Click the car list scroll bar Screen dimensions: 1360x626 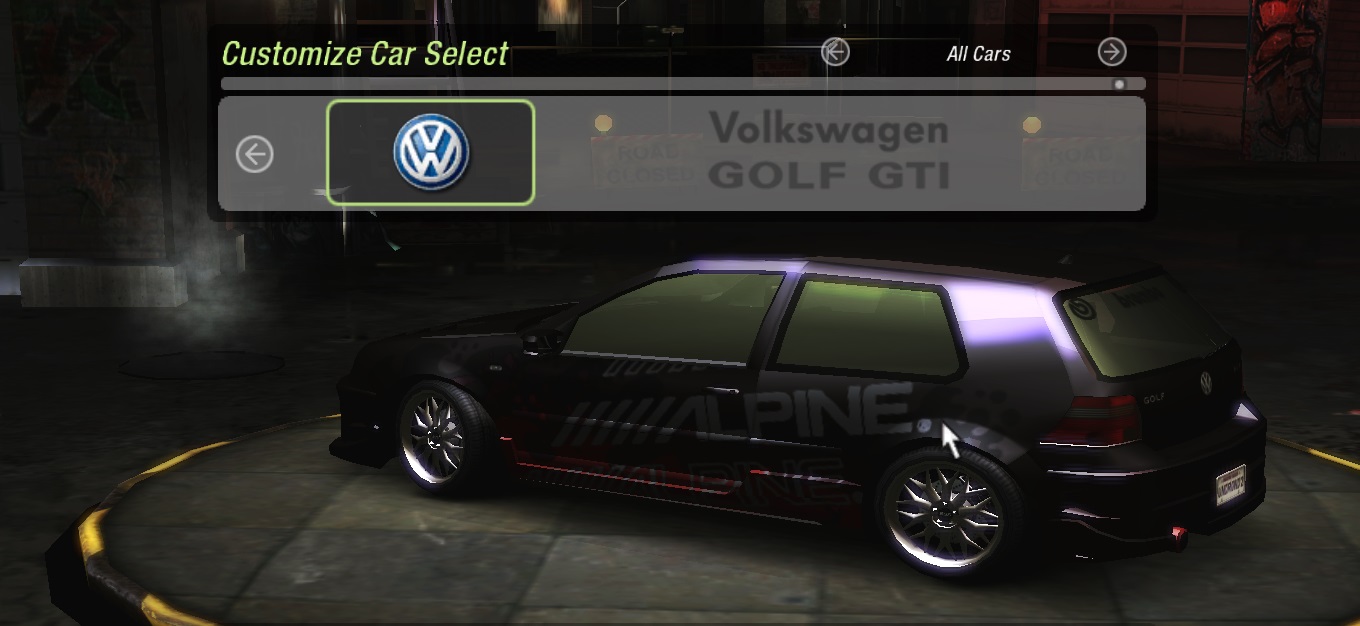tap(682, 84)
